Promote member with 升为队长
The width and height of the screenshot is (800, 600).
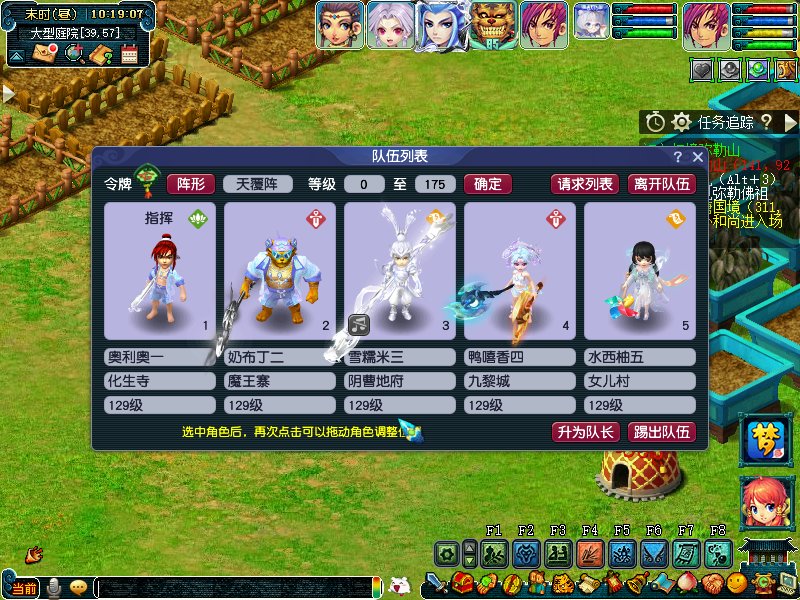(585, 432)
